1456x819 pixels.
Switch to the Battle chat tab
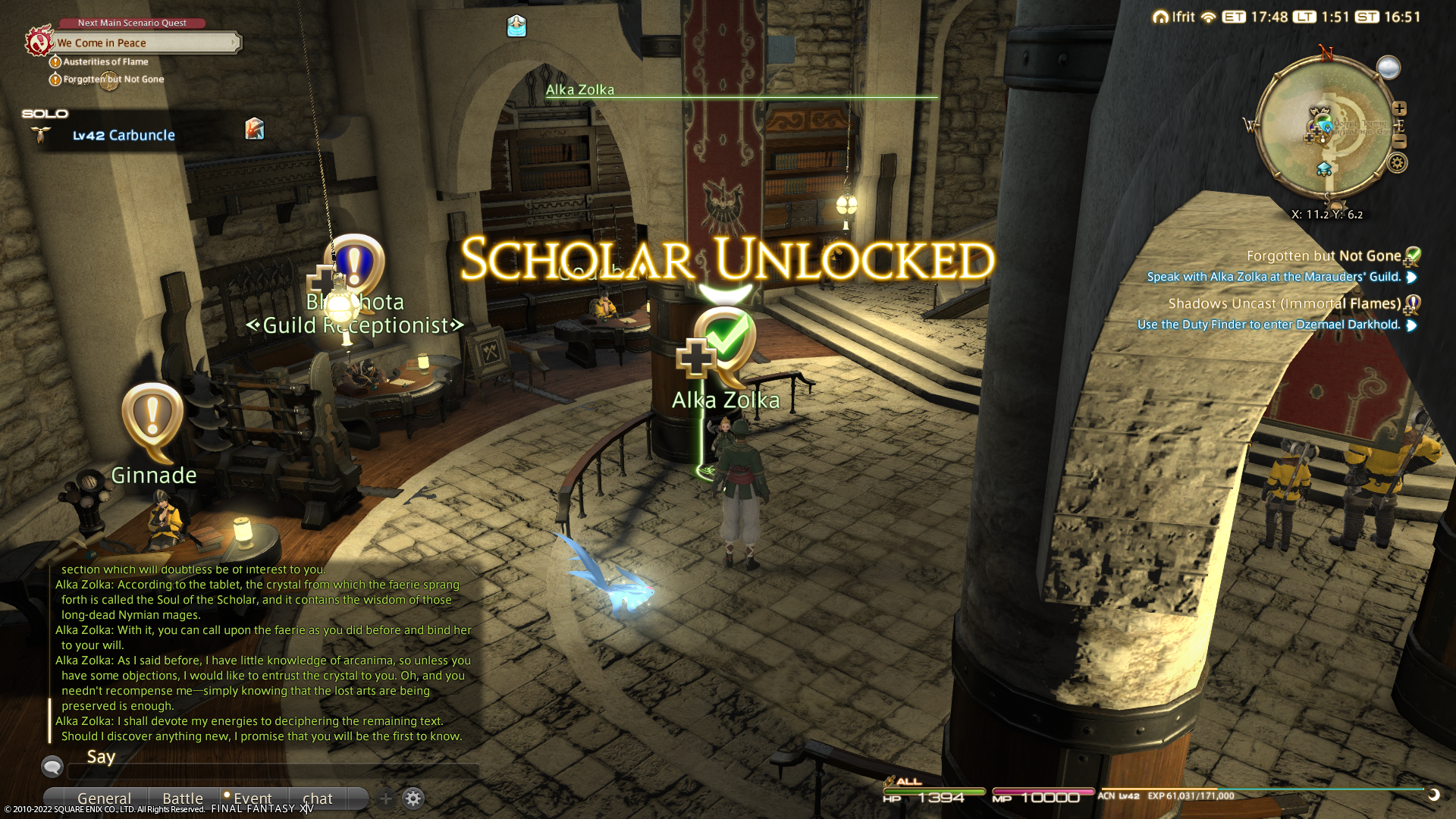[x=183, y=799]
